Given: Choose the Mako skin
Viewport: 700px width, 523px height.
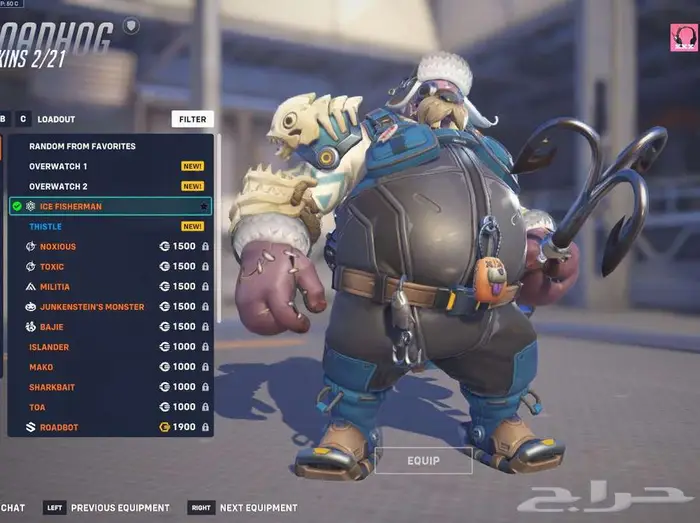Looking at the screenshot, I should click(41, 367).
